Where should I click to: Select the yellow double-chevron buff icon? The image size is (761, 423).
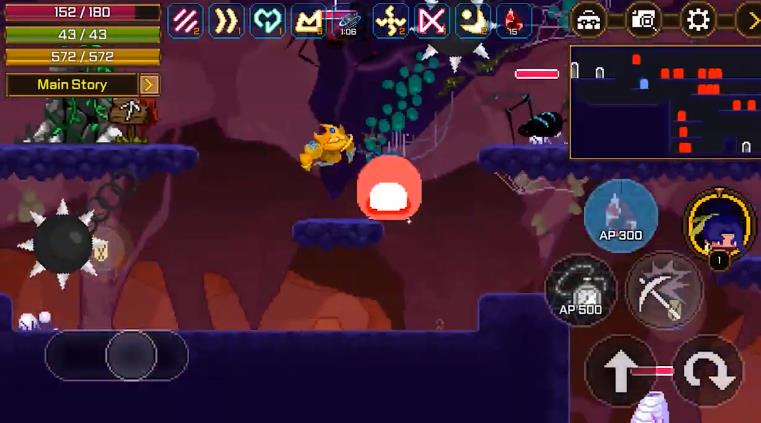pyautogui.click(x=226, y=20)
